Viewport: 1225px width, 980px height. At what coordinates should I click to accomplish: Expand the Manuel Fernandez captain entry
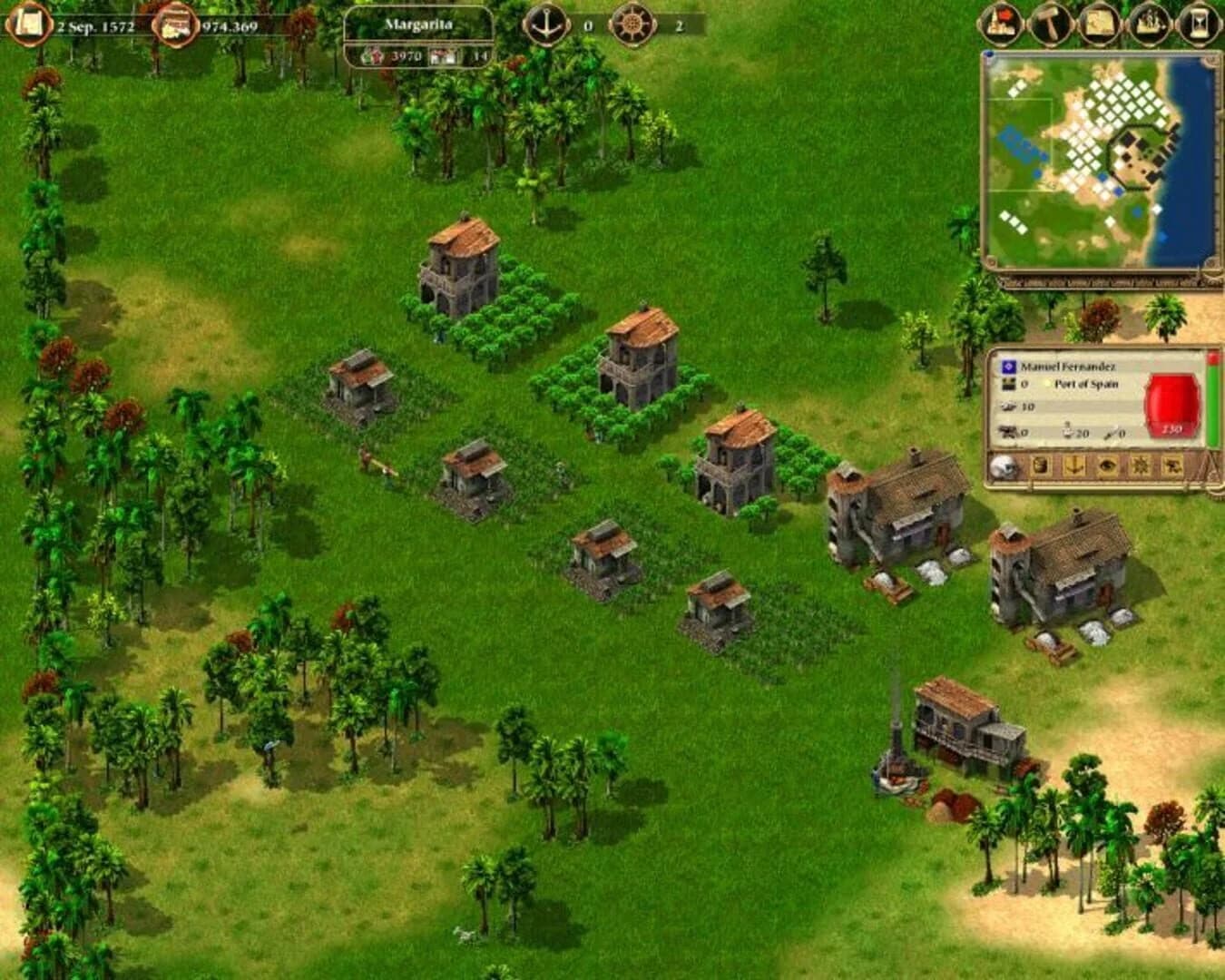point(1068,366)
